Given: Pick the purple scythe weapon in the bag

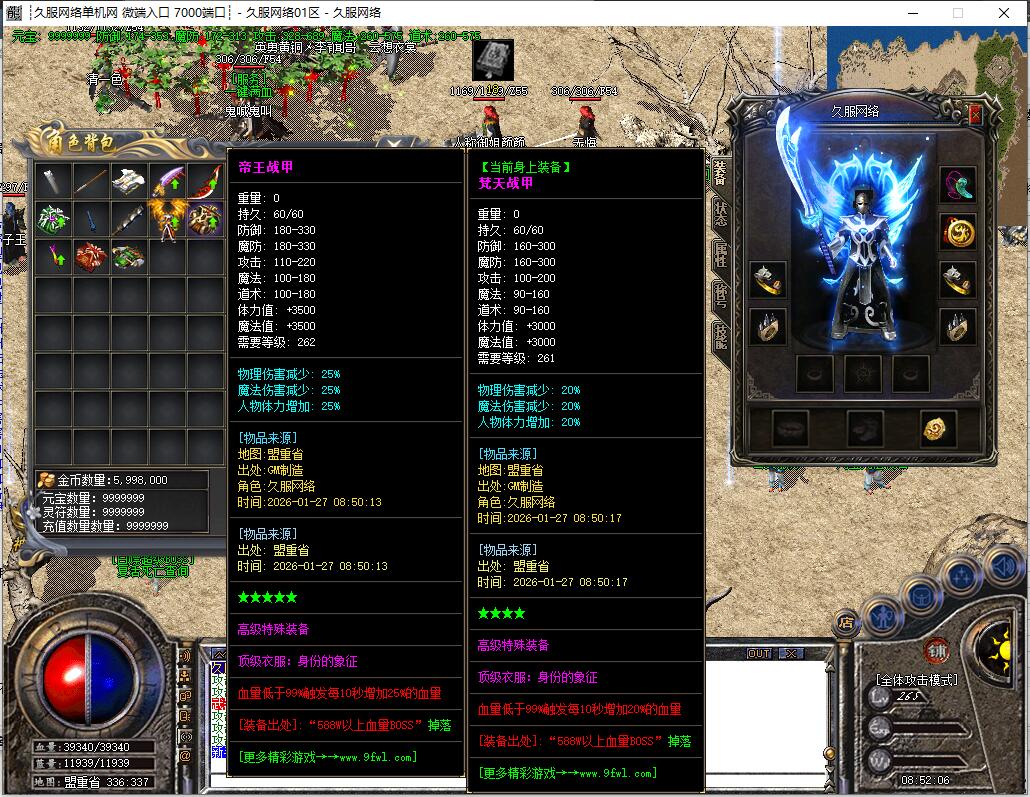Looking at the screenshot, I should [168, 181].
